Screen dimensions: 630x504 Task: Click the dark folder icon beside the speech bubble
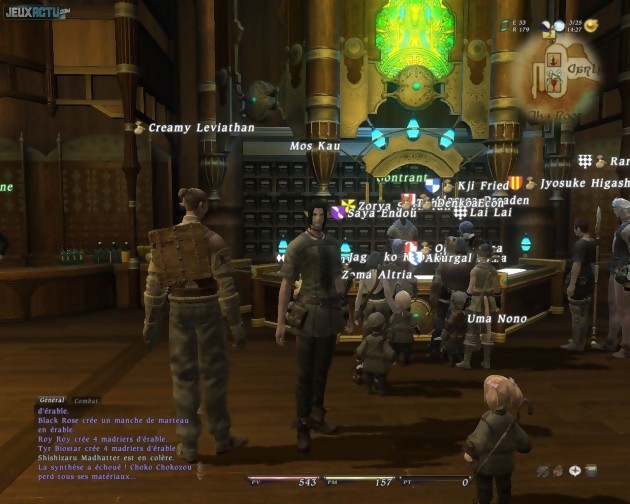pos(591,470)
